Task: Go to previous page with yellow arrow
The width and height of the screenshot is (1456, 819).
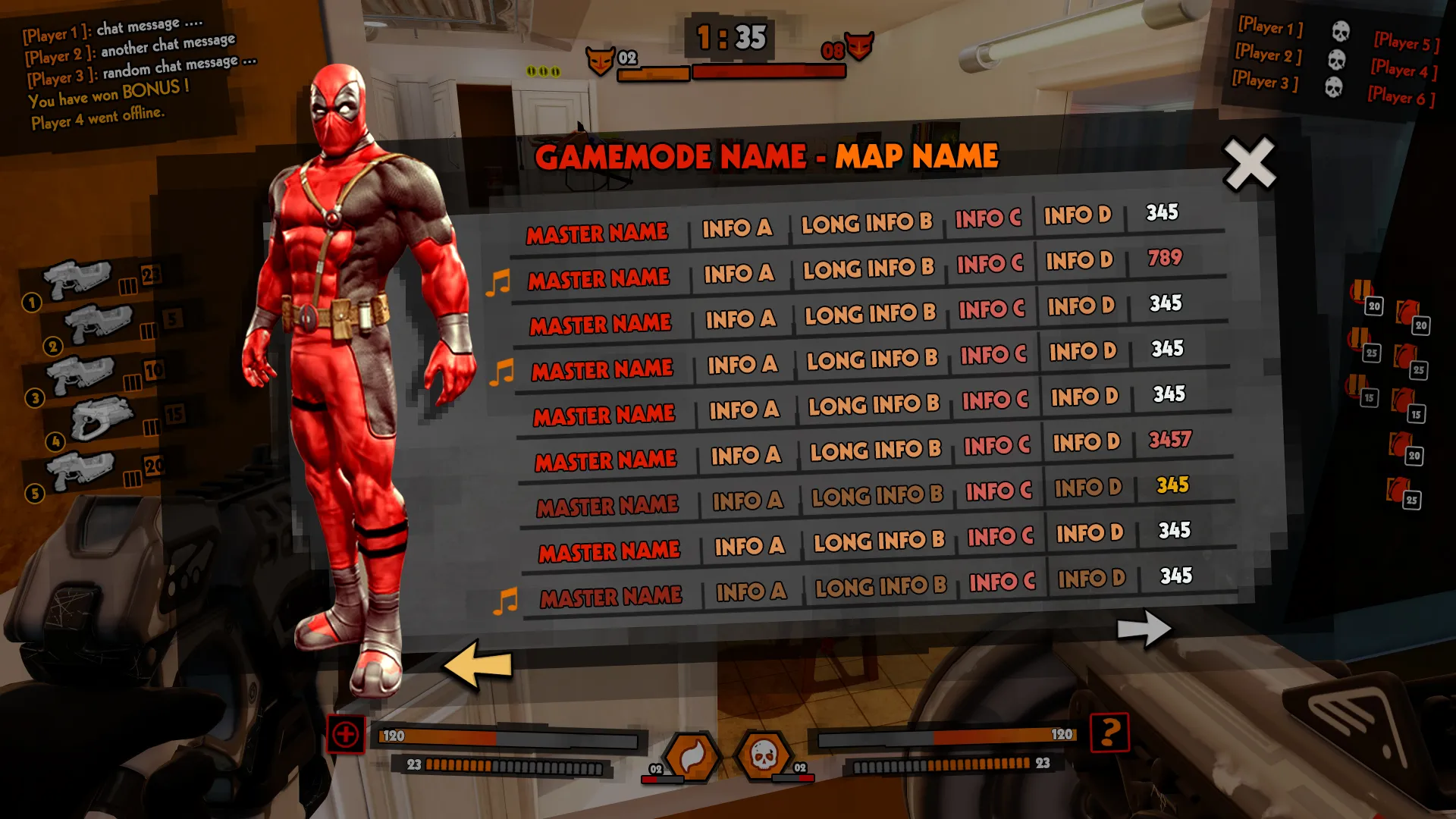Action: (x=478, y=664)
